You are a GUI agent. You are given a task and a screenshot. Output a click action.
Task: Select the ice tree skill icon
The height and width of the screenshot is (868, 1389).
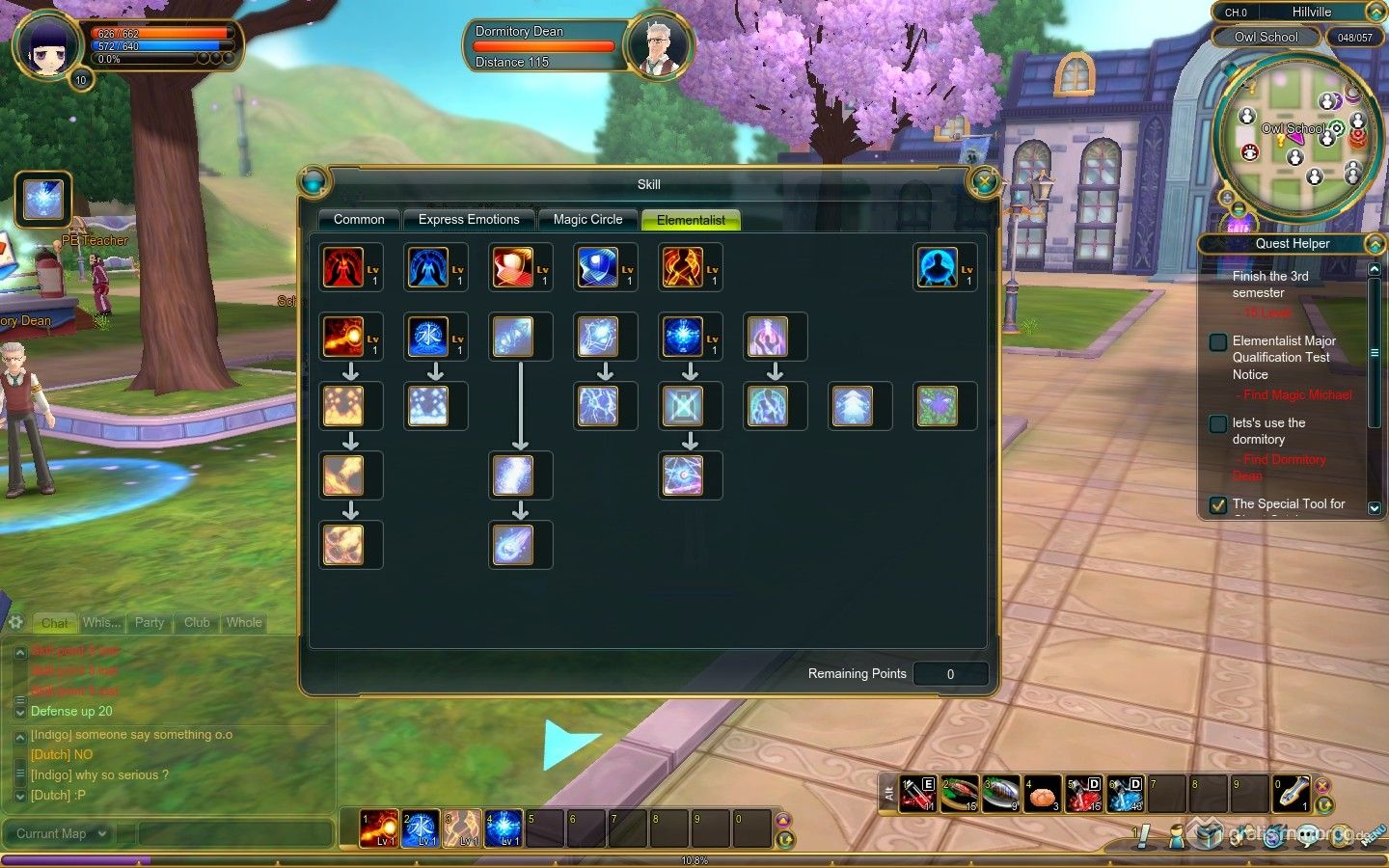(853, 406)
